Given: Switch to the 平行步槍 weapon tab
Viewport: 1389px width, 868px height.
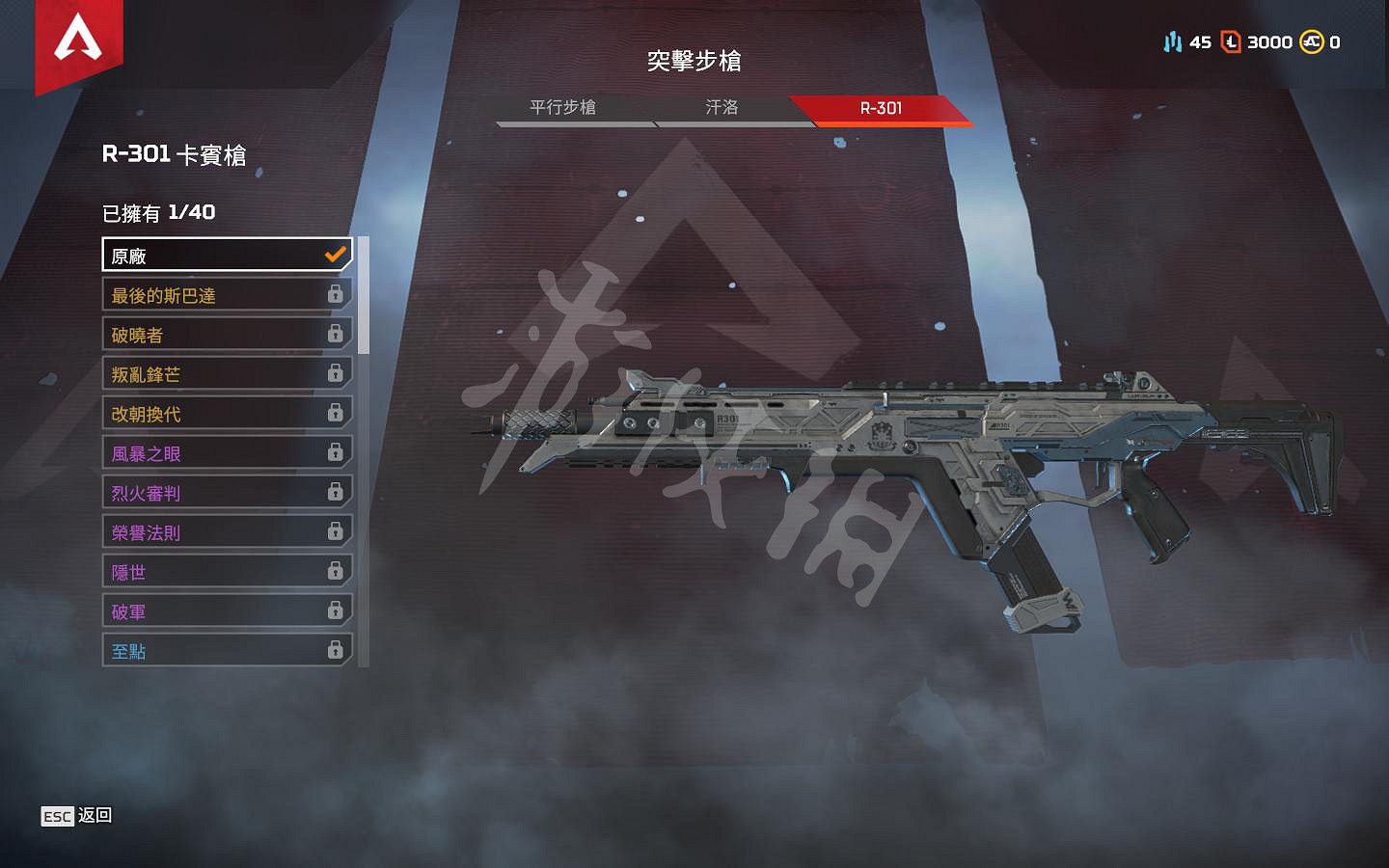Looking at the screenshot, I should point(562,108).
